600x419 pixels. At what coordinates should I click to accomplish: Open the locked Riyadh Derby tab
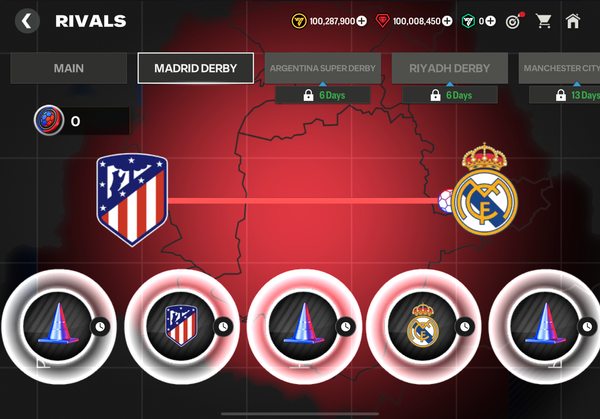449,69
